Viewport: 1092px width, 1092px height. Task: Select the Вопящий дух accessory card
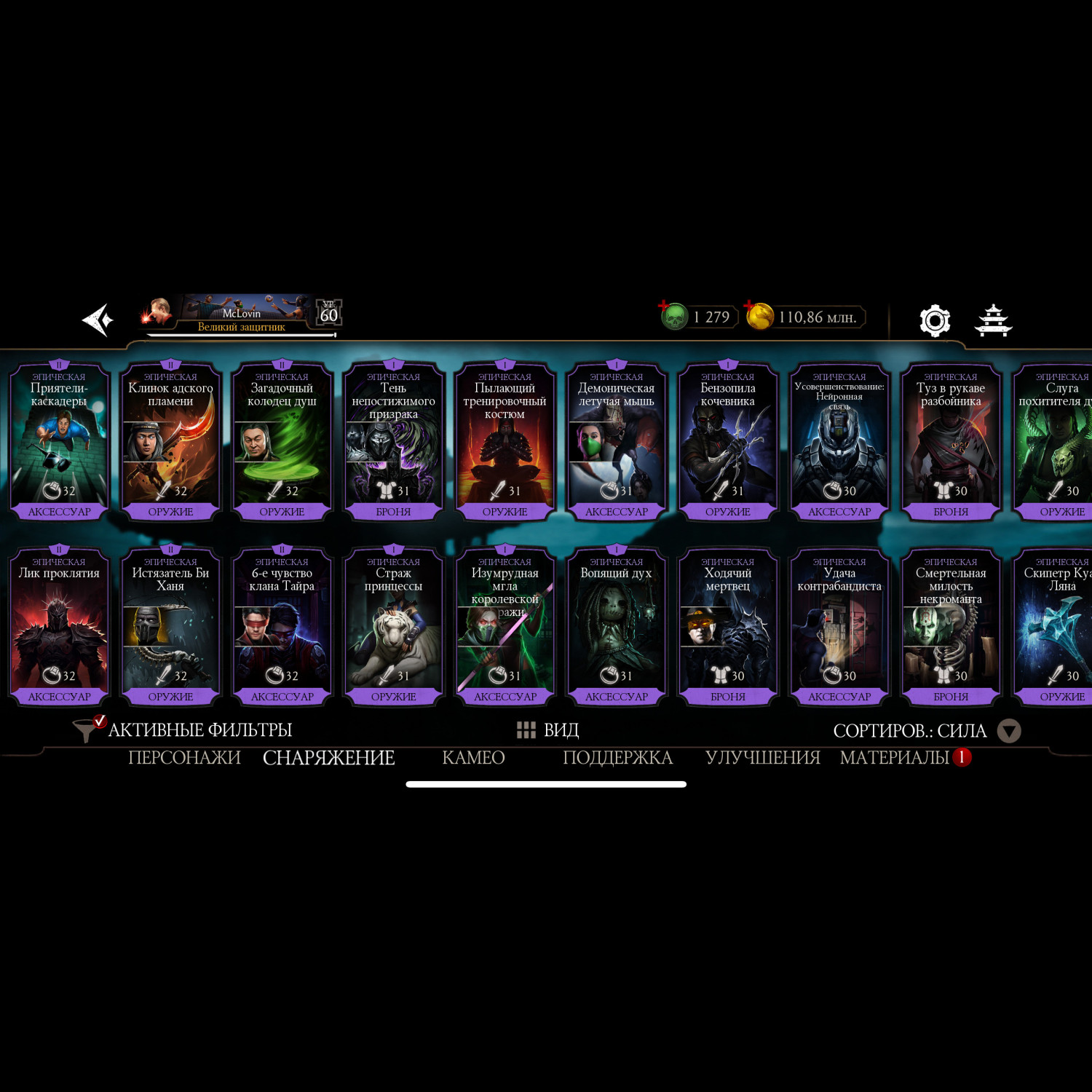616,626
